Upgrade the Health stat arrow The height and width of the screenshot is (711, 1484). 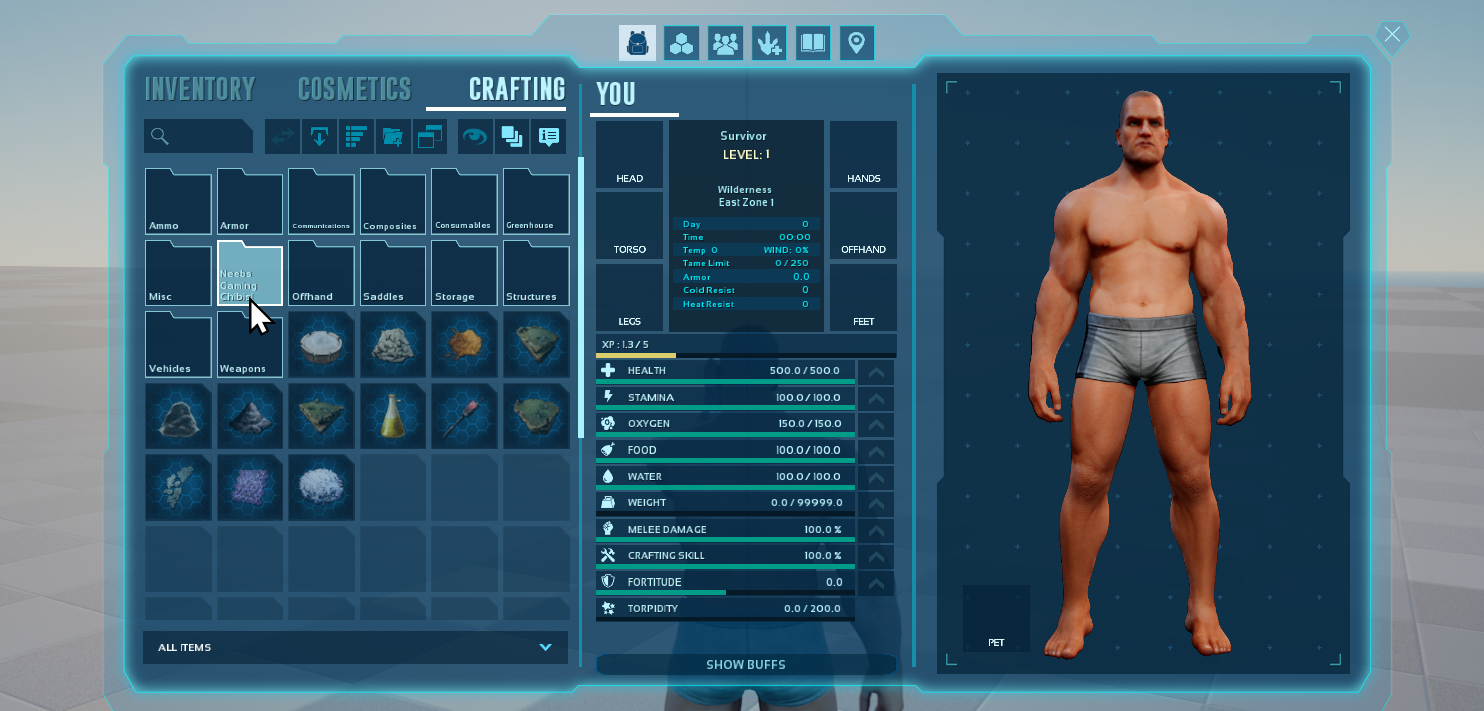[876, 371]
